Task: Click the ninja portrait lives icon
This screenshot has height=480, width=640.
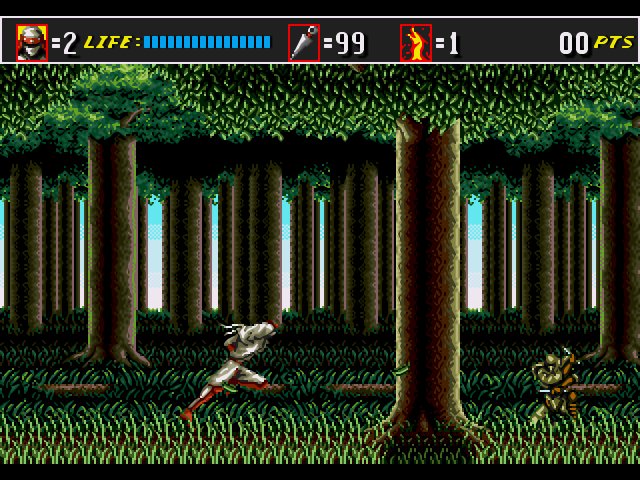Action: 31,43
